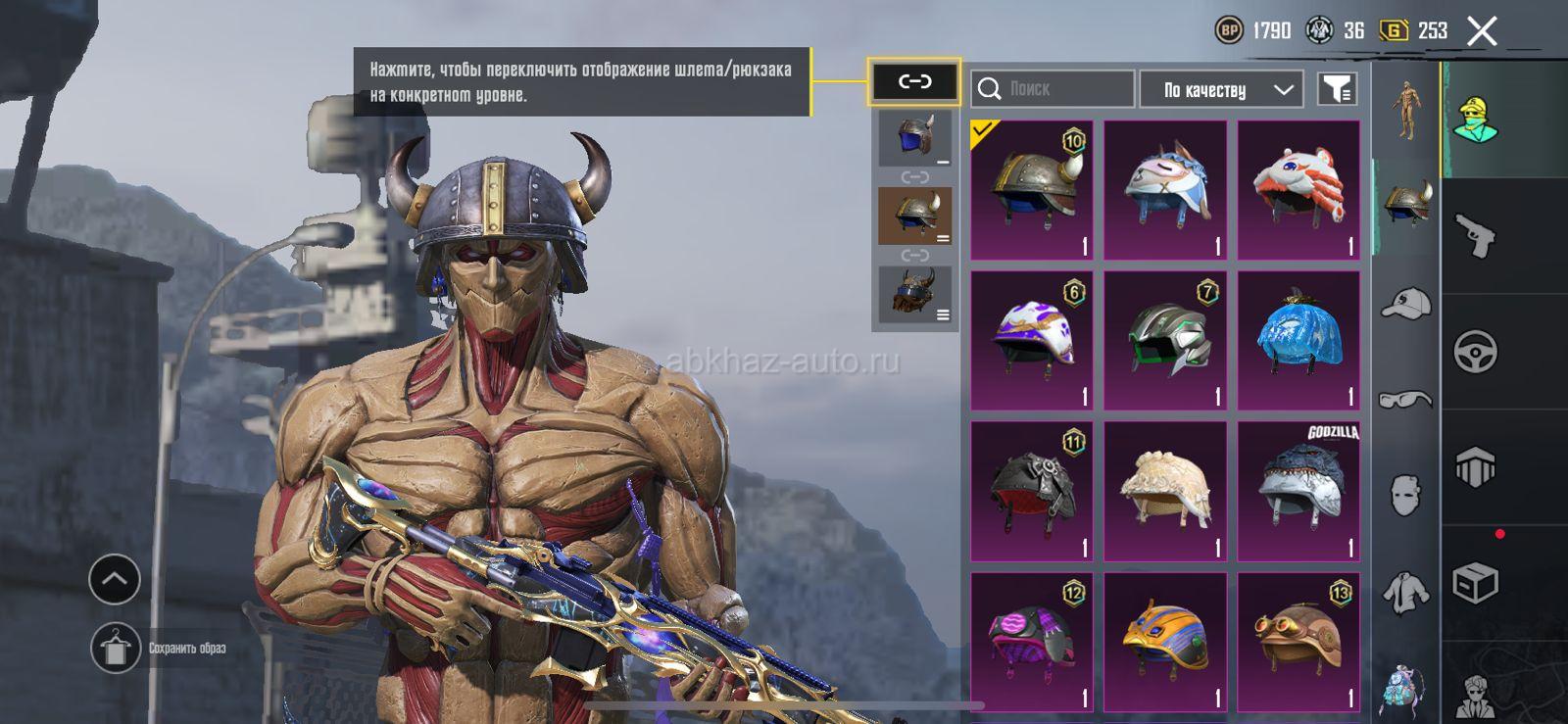Open the vehicle steering wheel category

point(1476,352)
